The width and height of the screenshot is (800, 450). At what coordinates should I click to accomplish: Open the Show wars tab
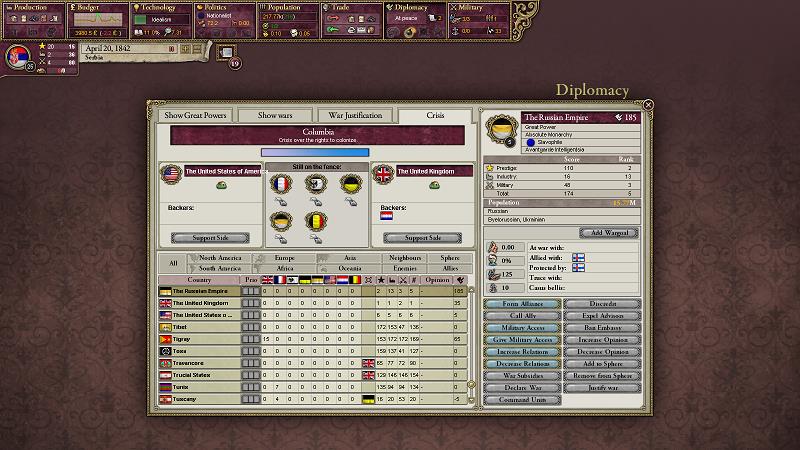coord(275,116)
